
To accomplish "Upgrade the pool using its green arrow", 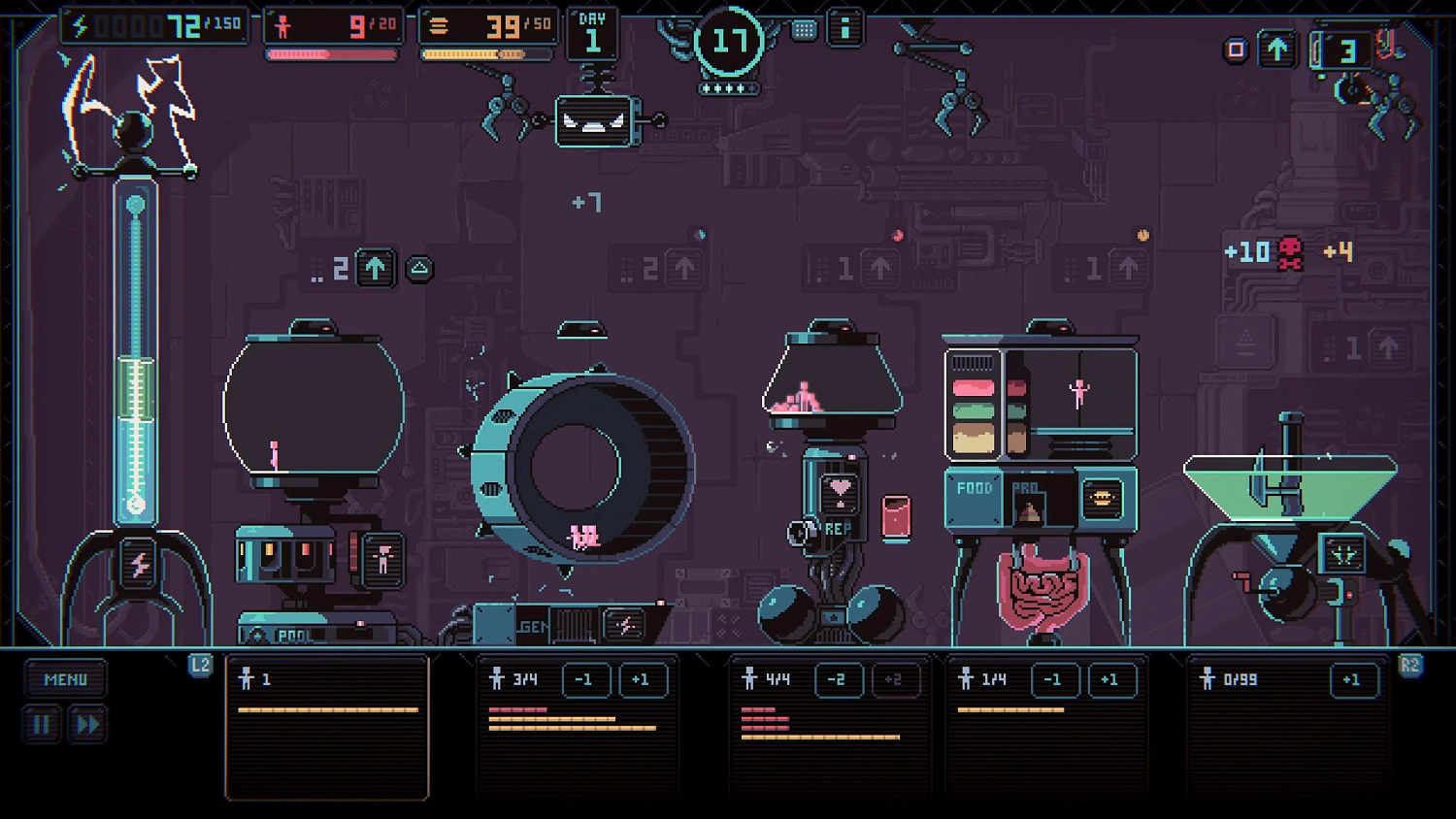I will (x=376, y=268).
